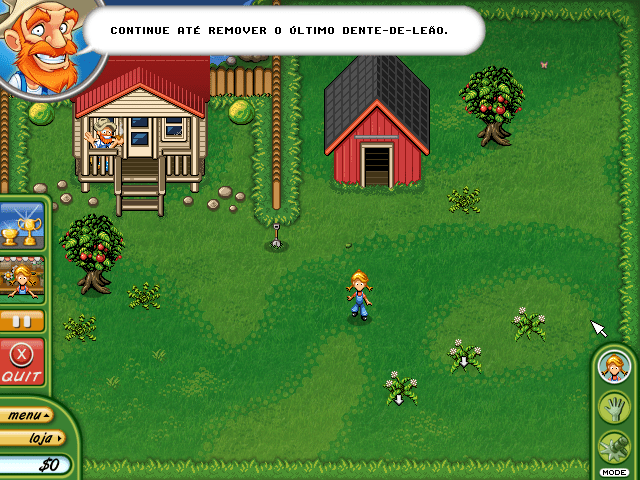Click the farm girl portrait on left panel
640x480 pixels.
click(x=22, y=277)
